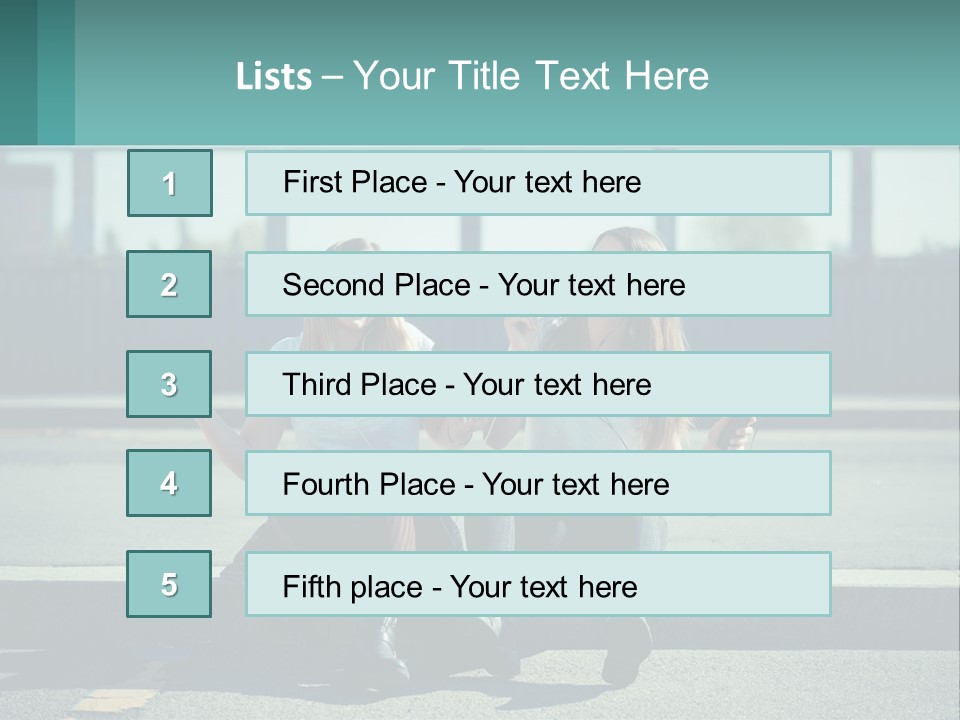Select the Fifth place text row
The width and height of the screenshot is (960, 720).
point(538,585)
